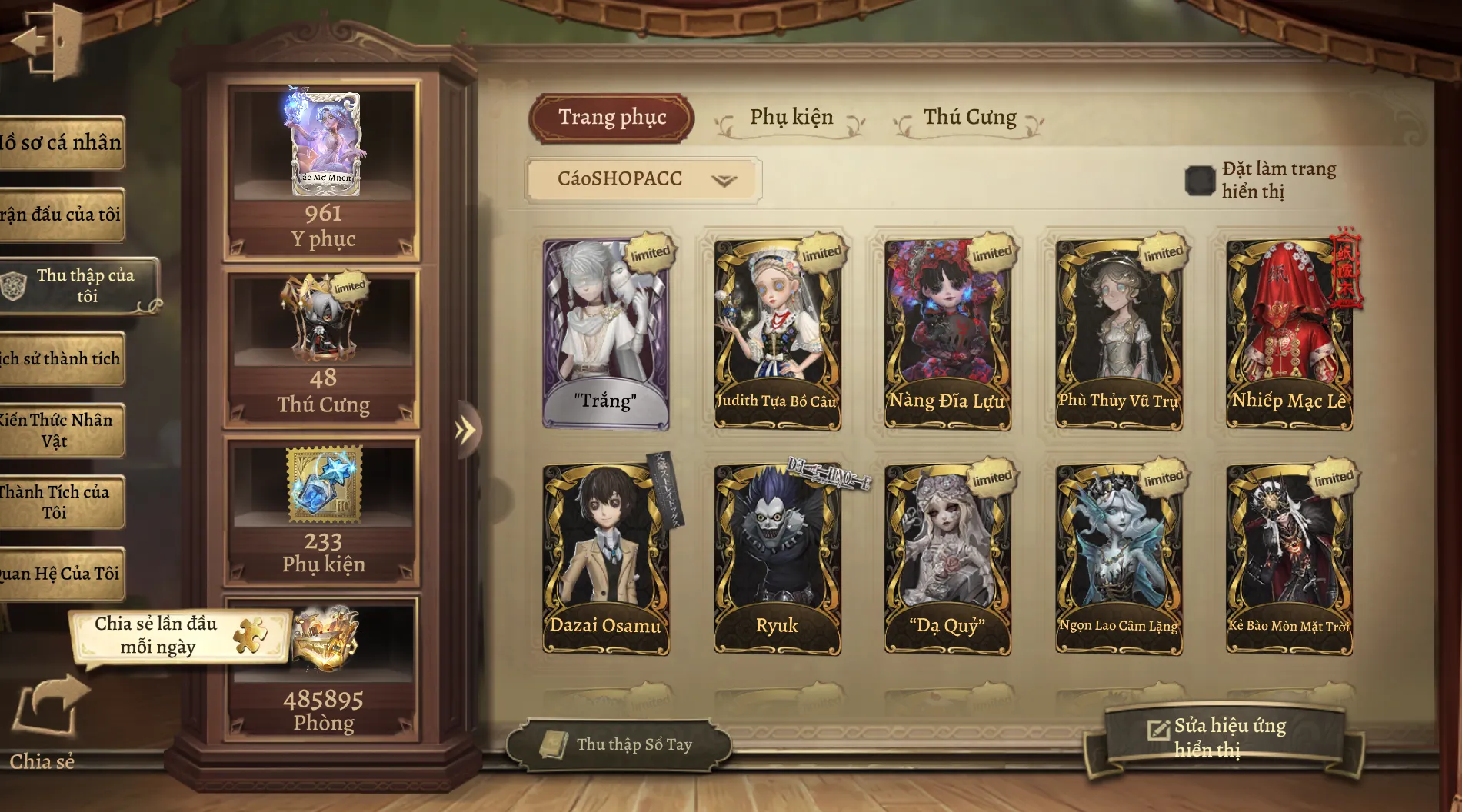Choose the "Dạ Quỷ" costume card

click(x=947, y=559)
